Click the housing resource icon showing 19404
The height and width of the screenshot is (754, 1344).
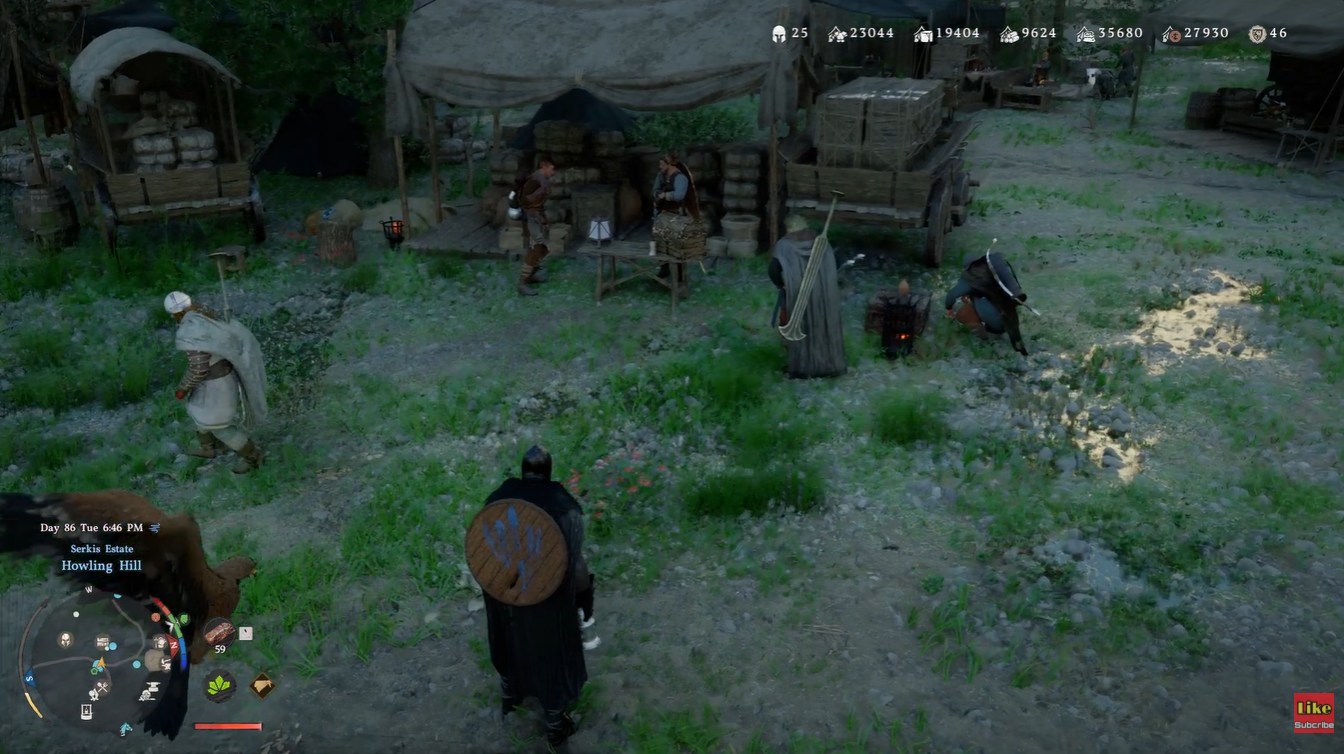click(x=920, y=33)
